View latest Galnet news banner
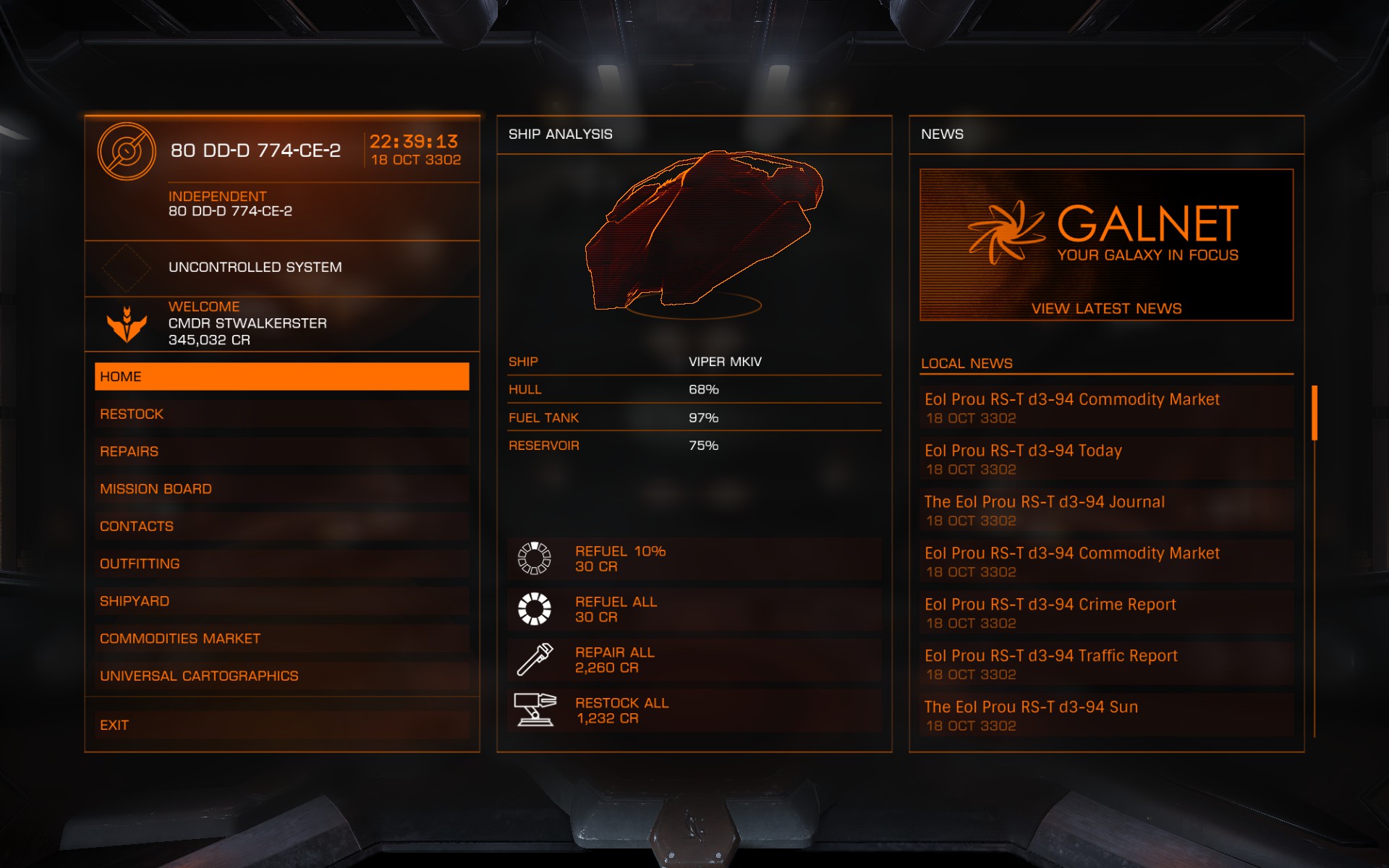This screenshot has height=868, width=1389. point(1105,244)
